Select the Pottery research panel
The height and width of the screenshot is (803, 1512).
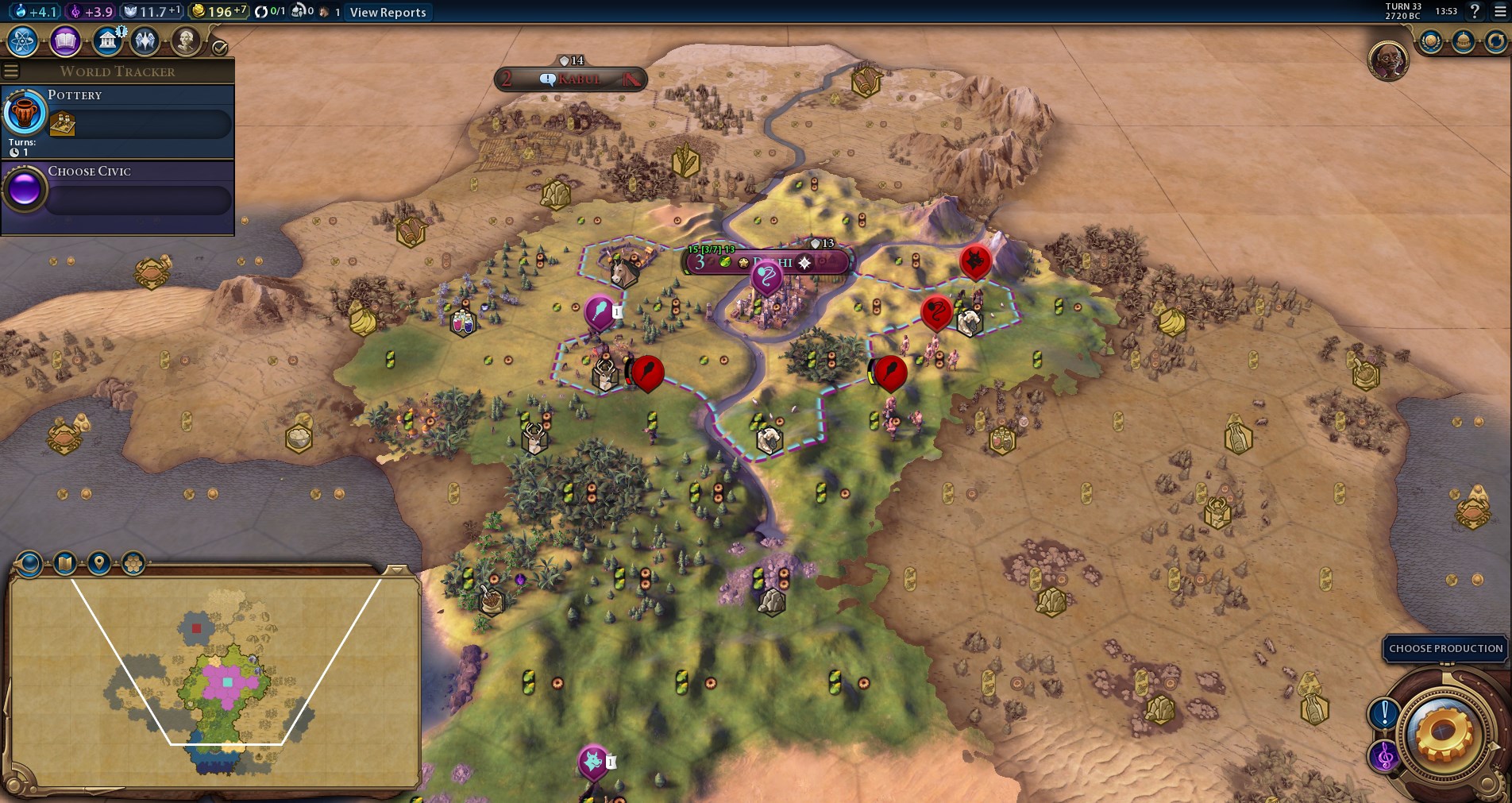118,121
